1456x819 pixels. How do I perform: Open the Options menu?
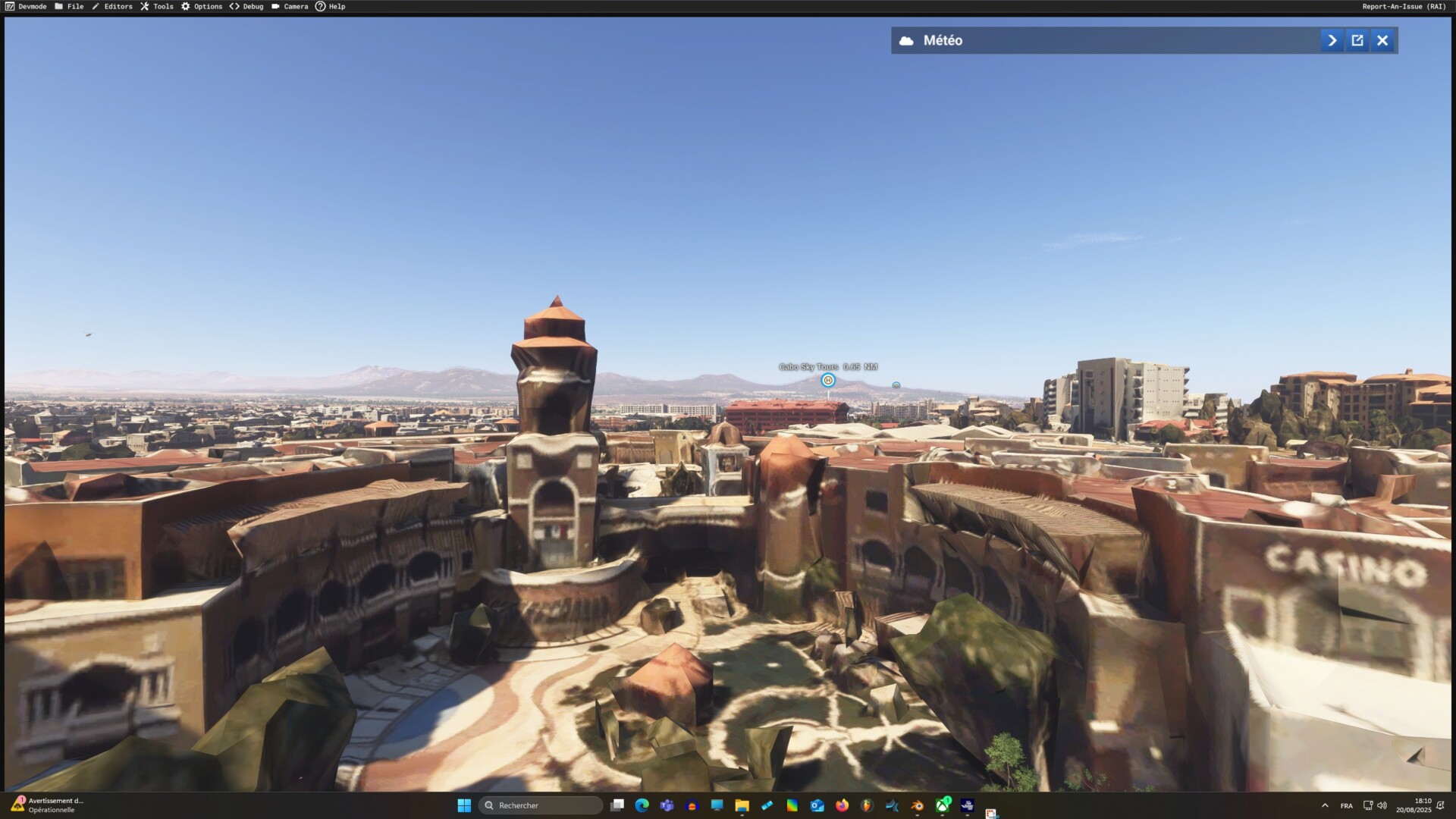[202, 6]
